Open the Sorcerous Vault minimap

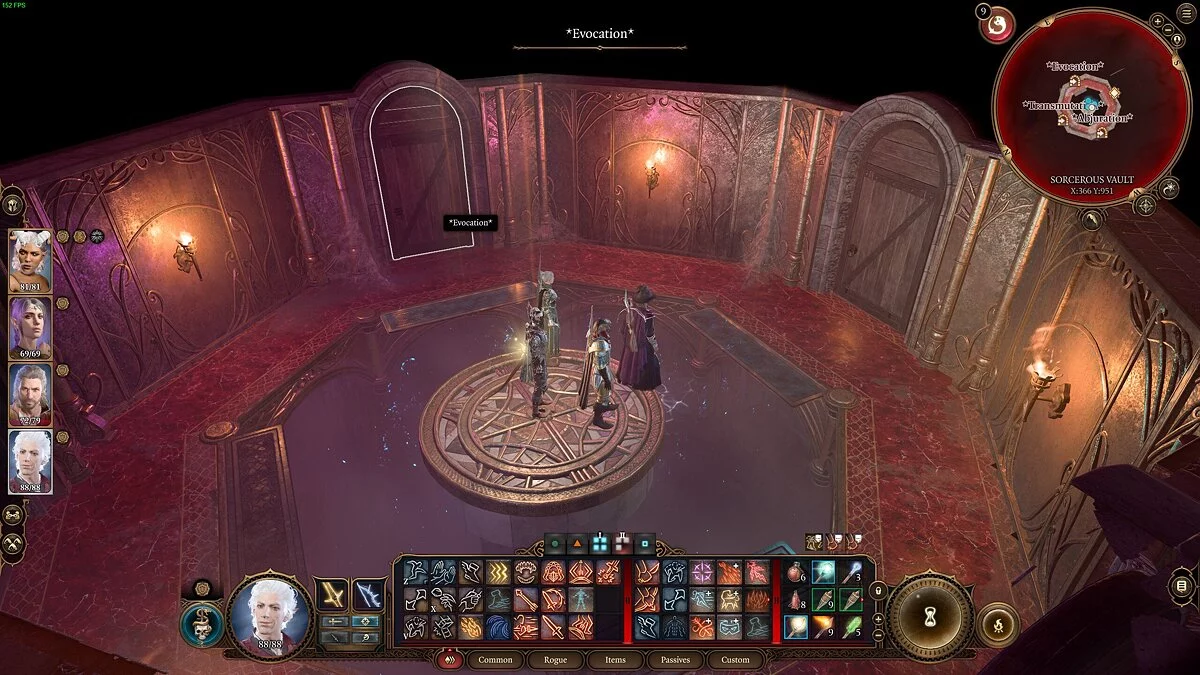pos(1091,100)
